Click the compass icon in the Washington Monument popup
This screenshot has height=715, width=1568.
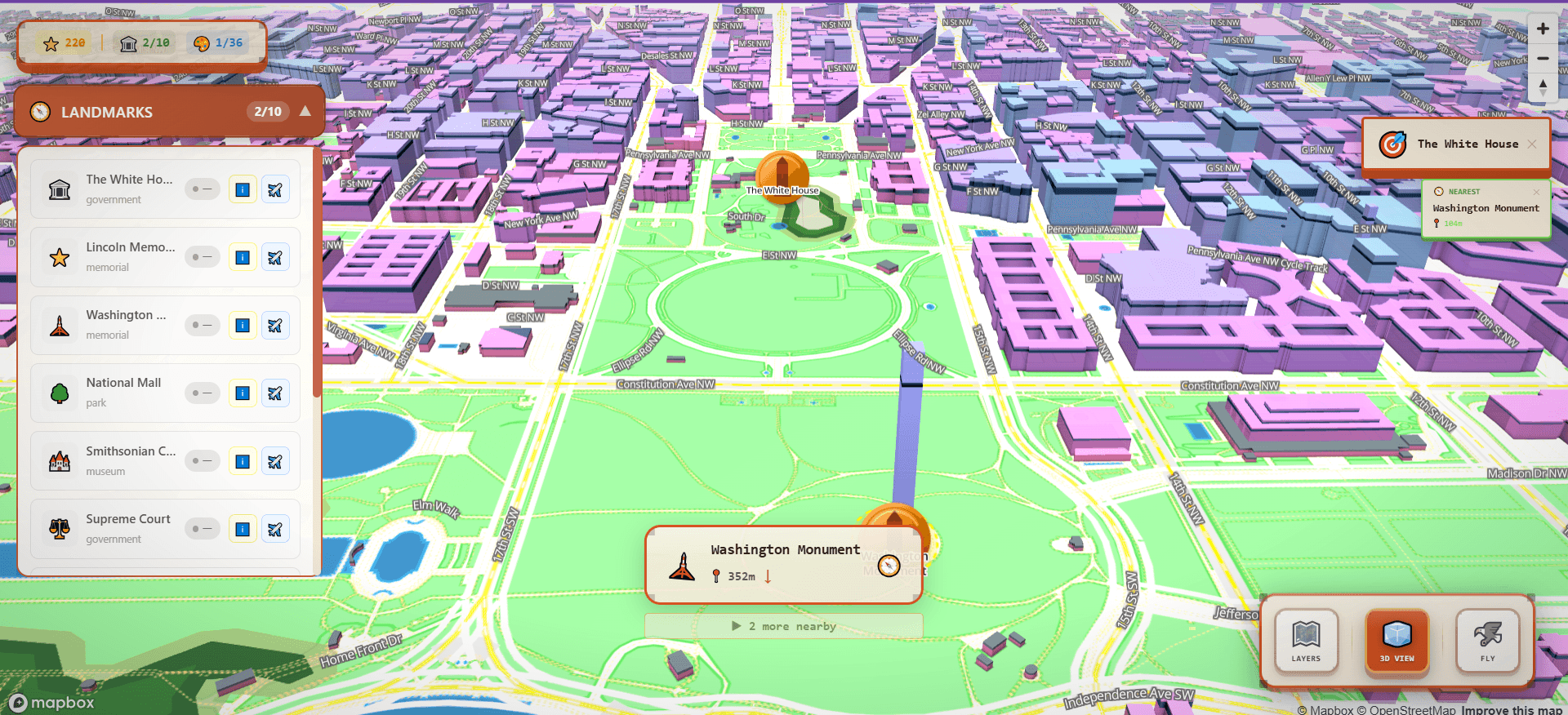888,565
